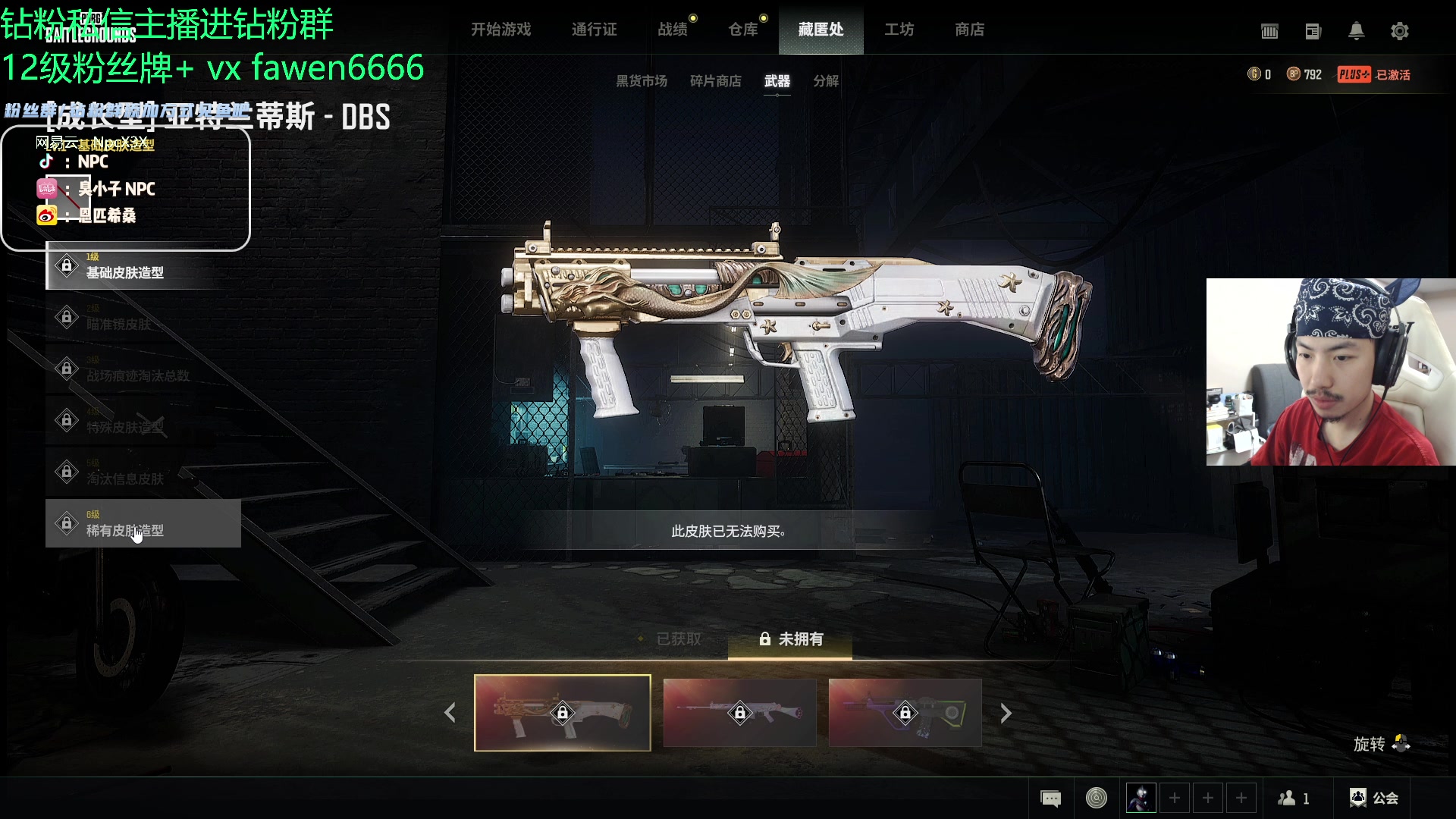The height and width of the screenshot is (819, 1456).
Task: Show next skins with right arrow
Action: click(1006, 713)
